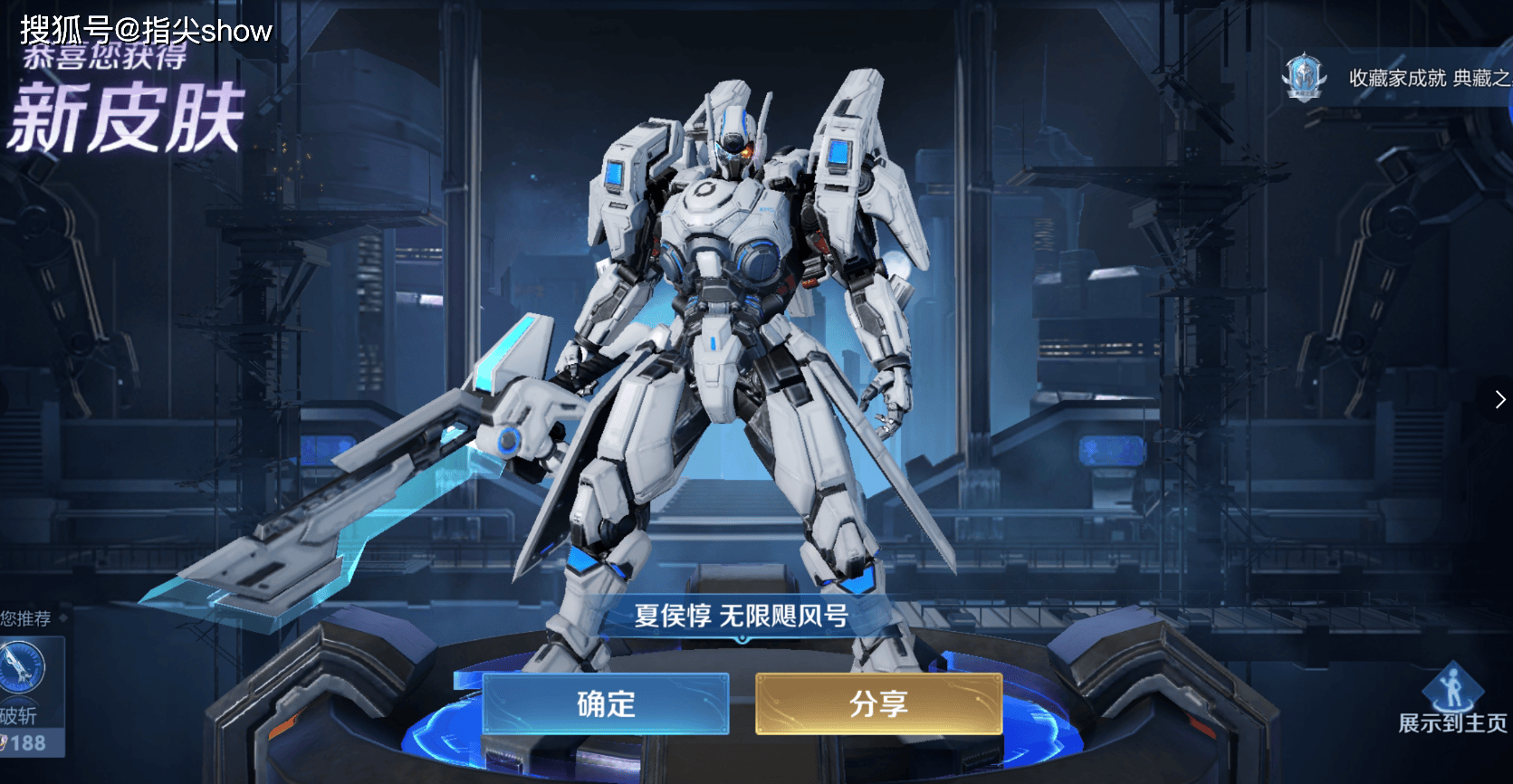Choose the recommended 破斩 skin thumbnail
Image resolution: width=1513 pixels, height=784 pixels.
[x=23, y=671]
